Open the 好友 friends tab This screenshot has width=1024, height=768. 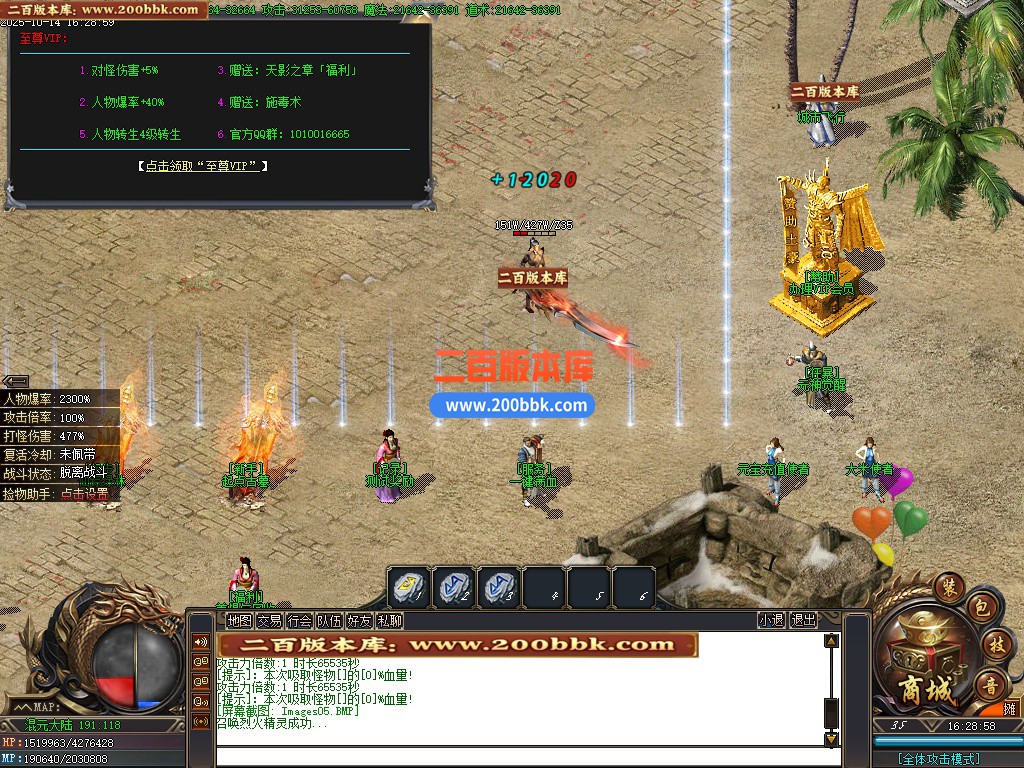coord(359,621)
